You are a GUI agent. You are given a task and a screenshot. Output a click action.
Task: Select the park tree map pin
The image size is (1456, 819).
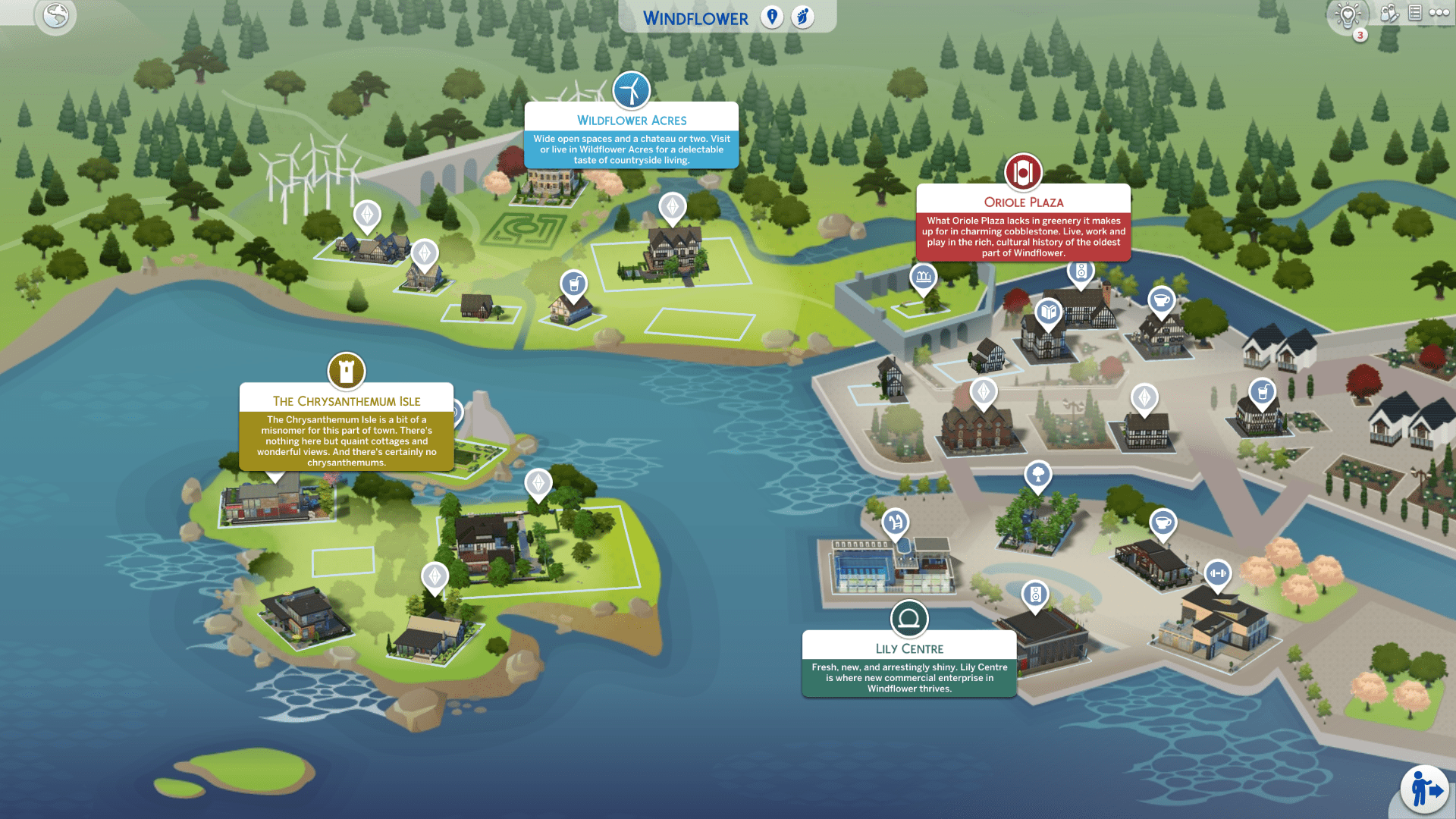pyautogui.click(x=1037, y=475)
